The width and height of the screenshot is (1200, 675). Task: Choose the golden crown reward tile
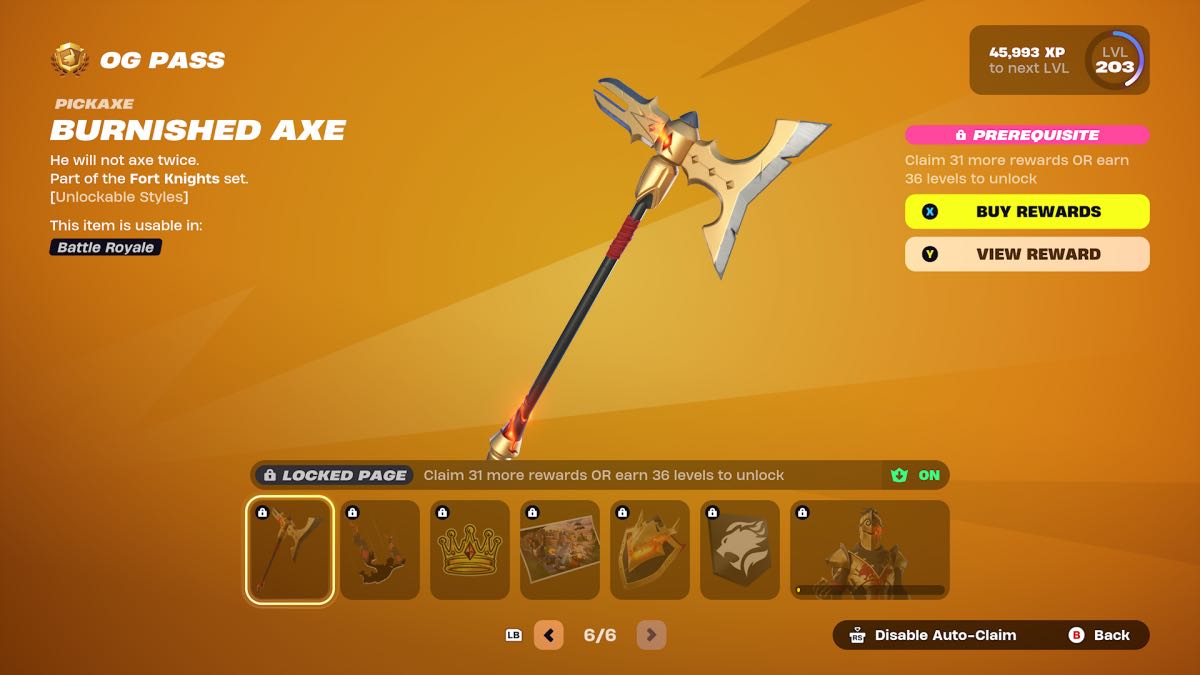click(470, 550)
